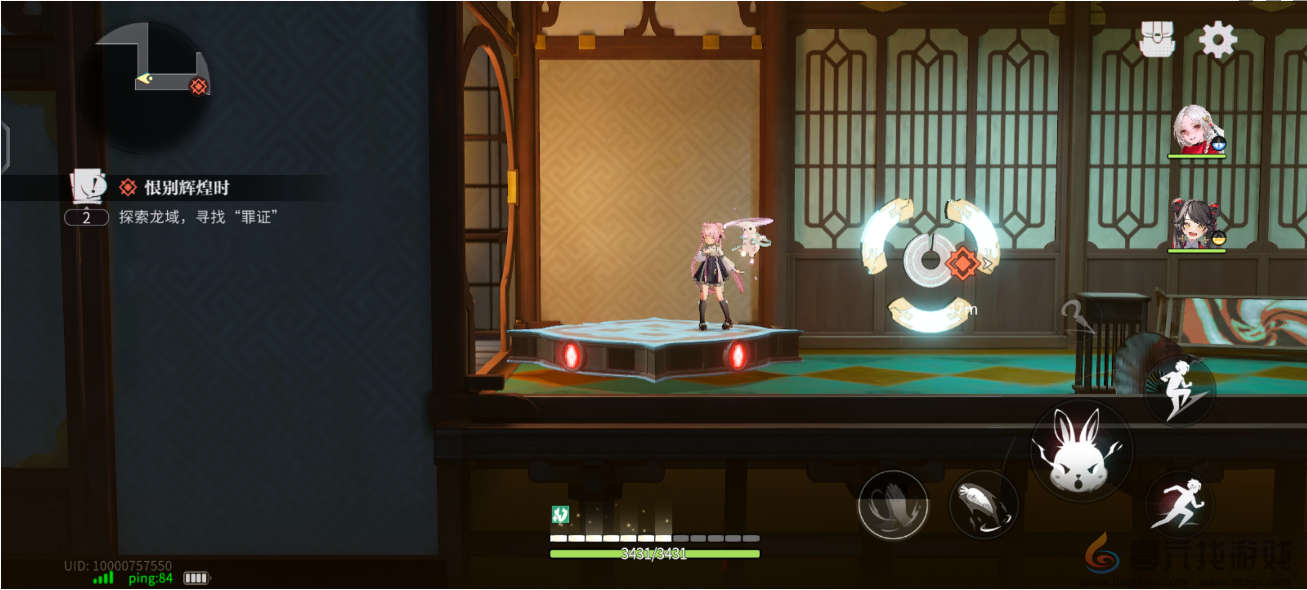Switch to the white-haired party member
Screen dimensions: 1307x590
click(x=1198, y=130)
